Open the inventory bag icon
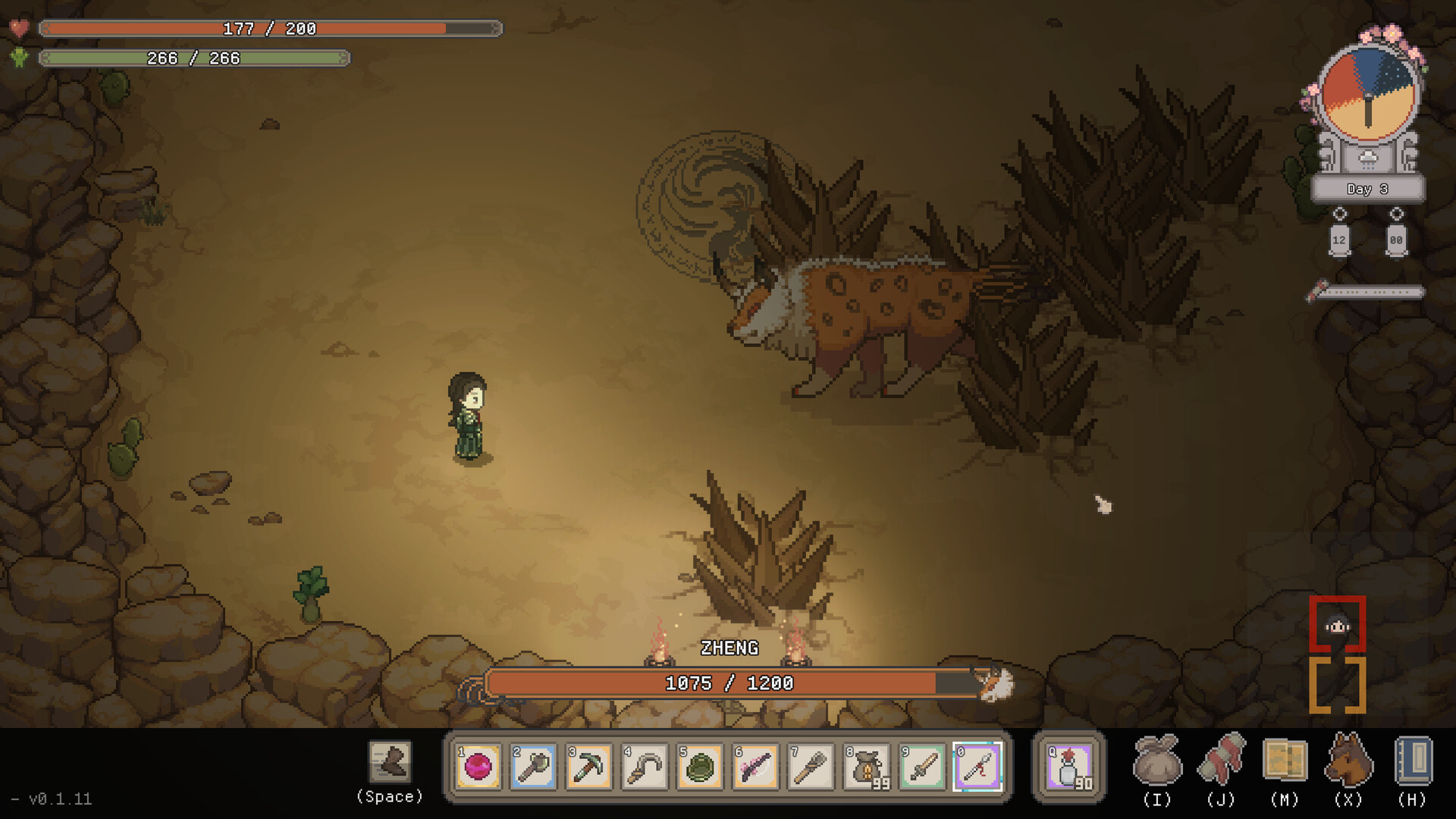 click(x=1157, y=761)
